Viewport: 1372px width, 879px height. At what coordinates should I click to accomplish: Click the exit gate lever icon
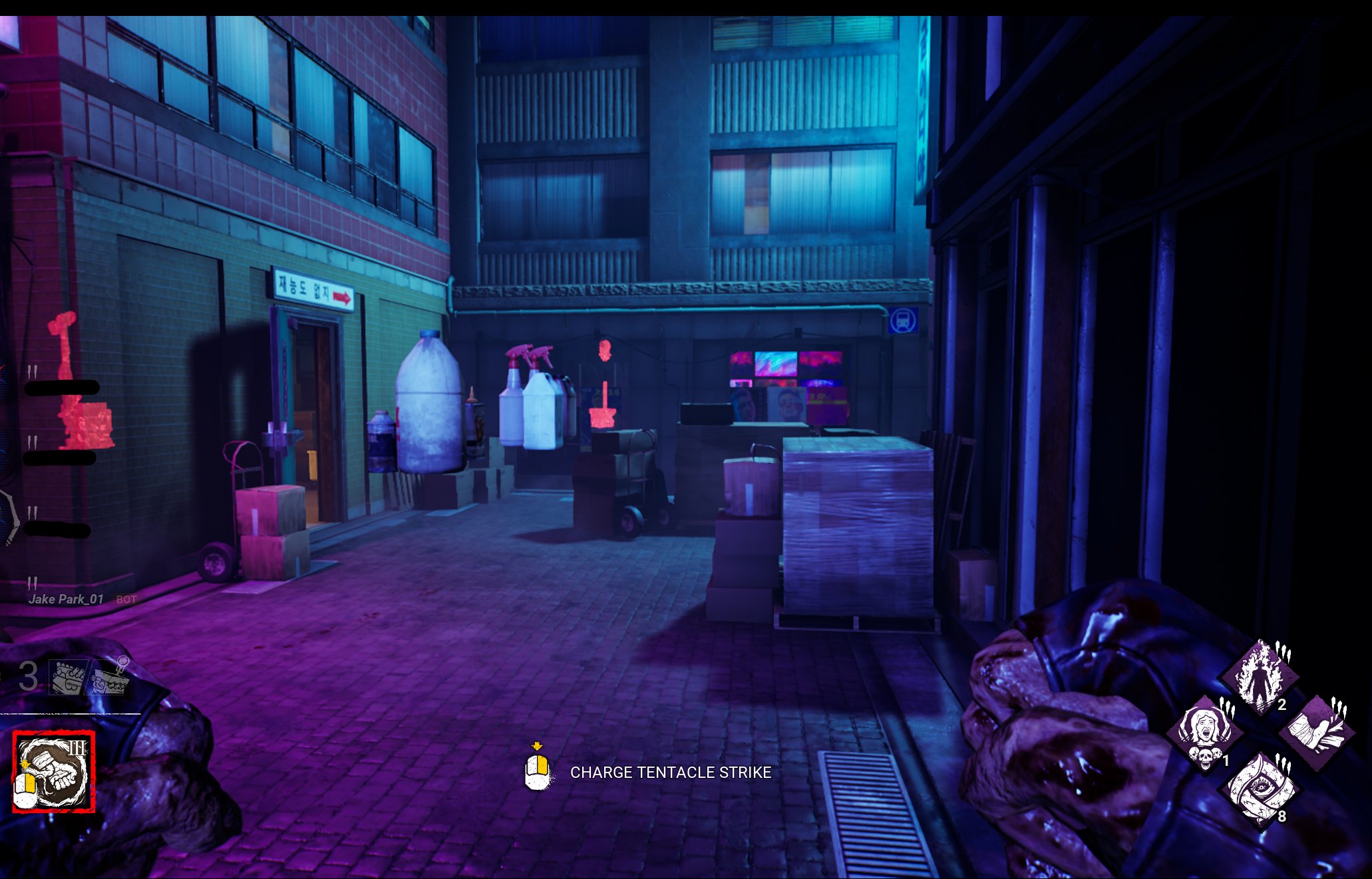pos(110,677)
